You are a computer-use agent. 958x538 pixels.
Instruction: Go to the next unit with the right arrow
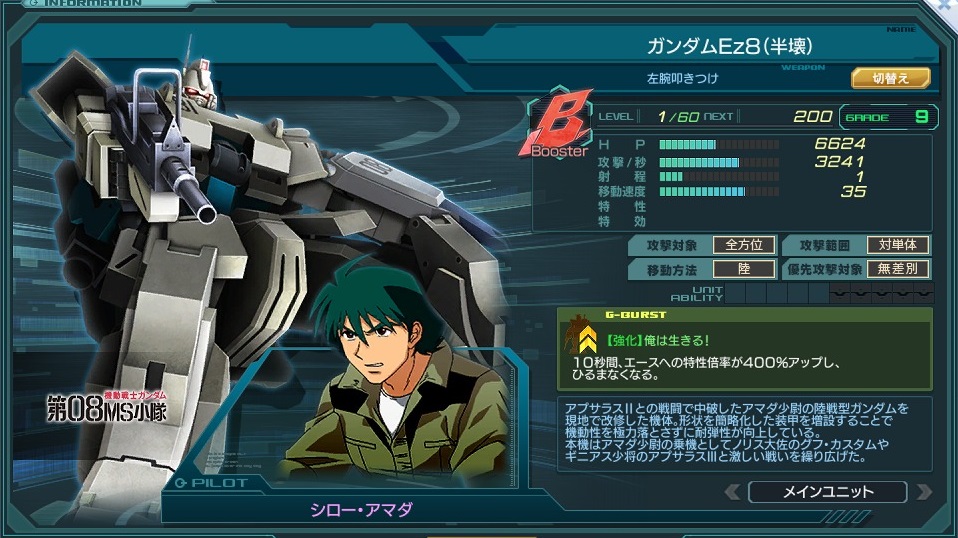pyautogui.click(x=923, y=492)
